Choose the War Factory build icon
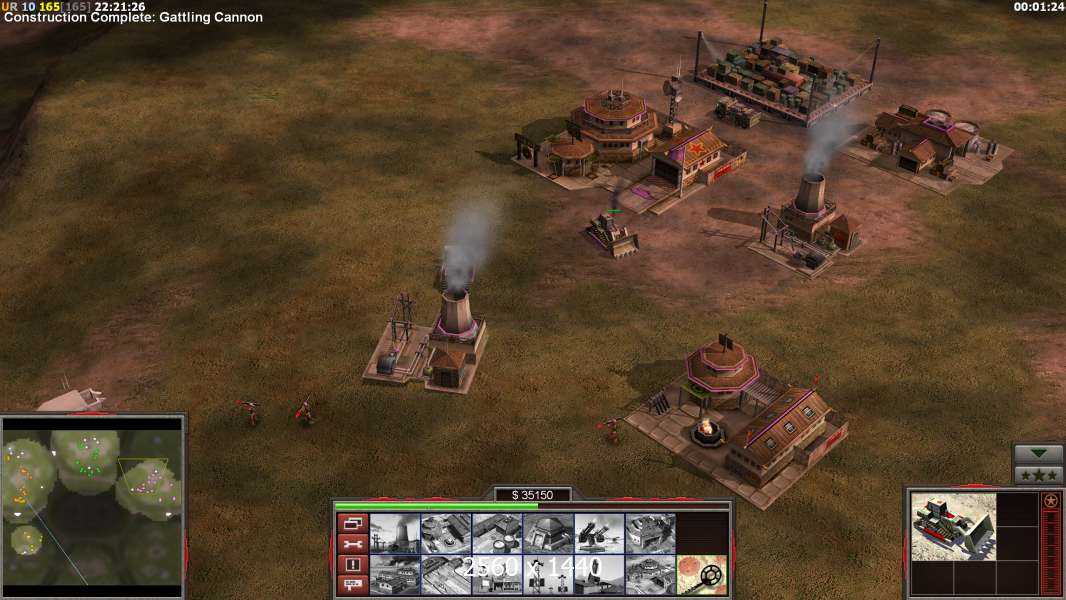This screenshot has height=600, width=1066. click(x=650, y=533)
